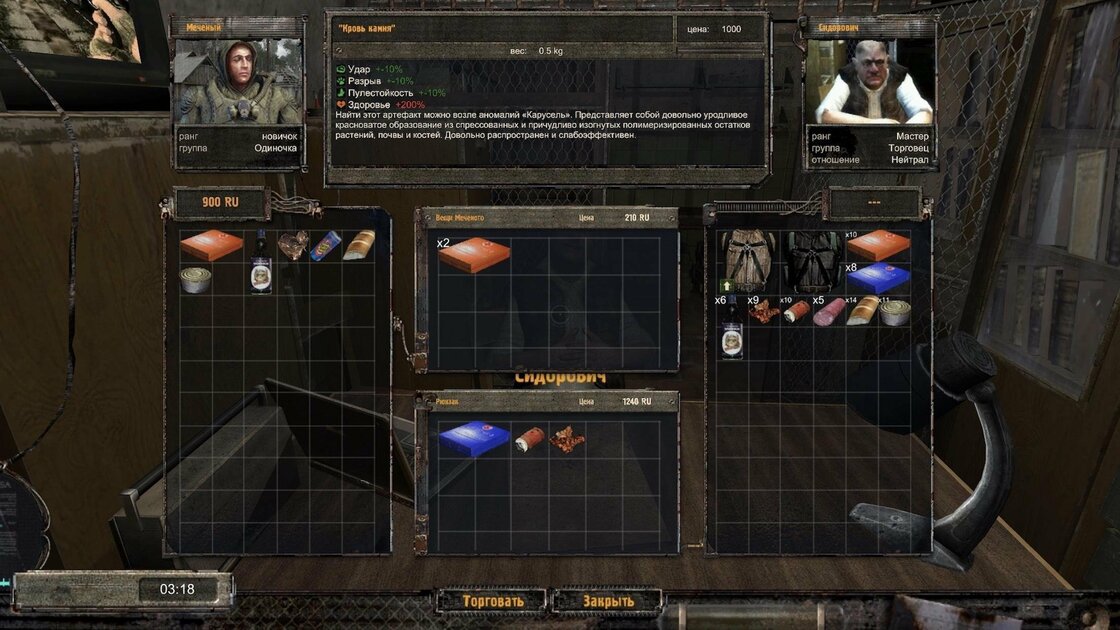Click the bandage roll in the Рюкзак box
This screenshot has width=1120, height=630.
(x=529, y=440)
